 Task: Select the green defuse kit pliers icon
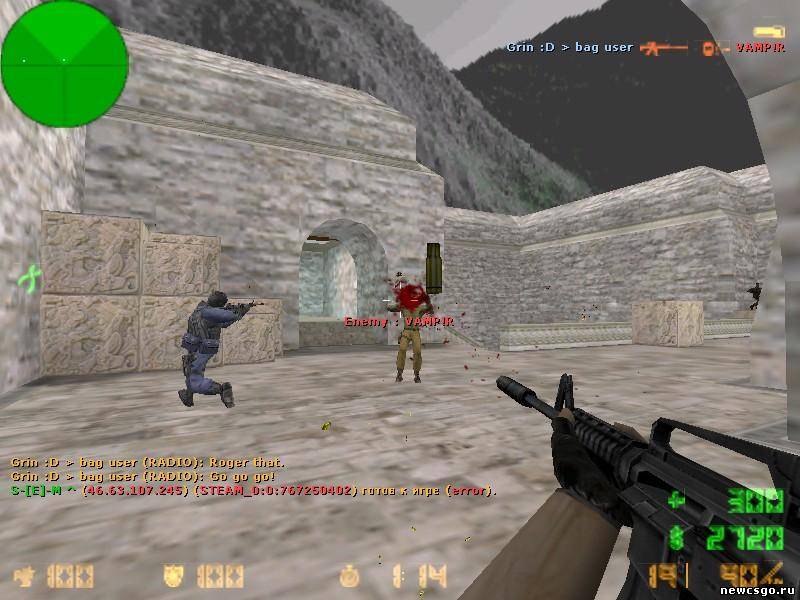tap(28, 277)
